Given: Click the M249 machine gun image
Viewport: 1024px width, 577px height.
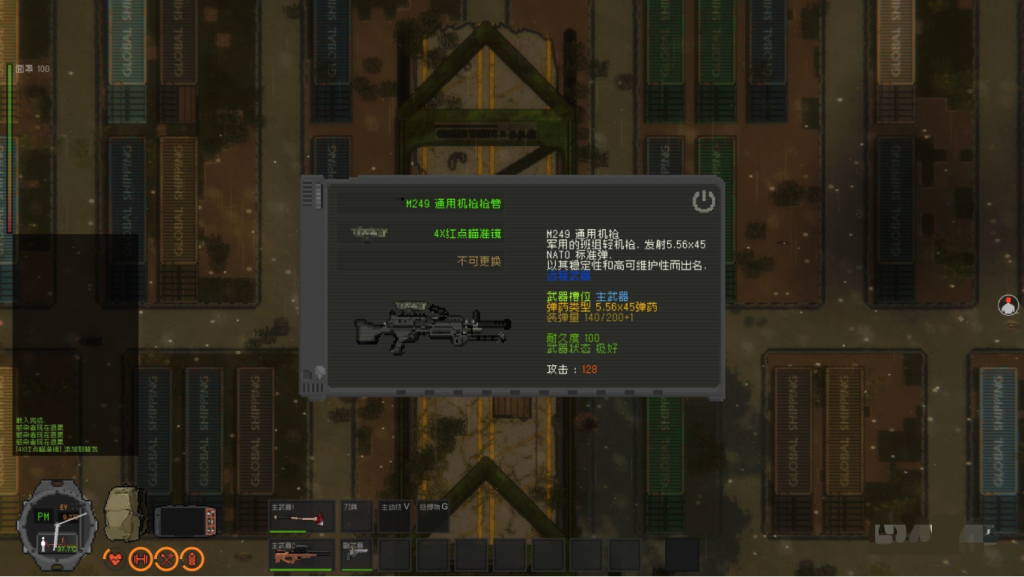Looking at the screenshot, I should coord(432,326).
